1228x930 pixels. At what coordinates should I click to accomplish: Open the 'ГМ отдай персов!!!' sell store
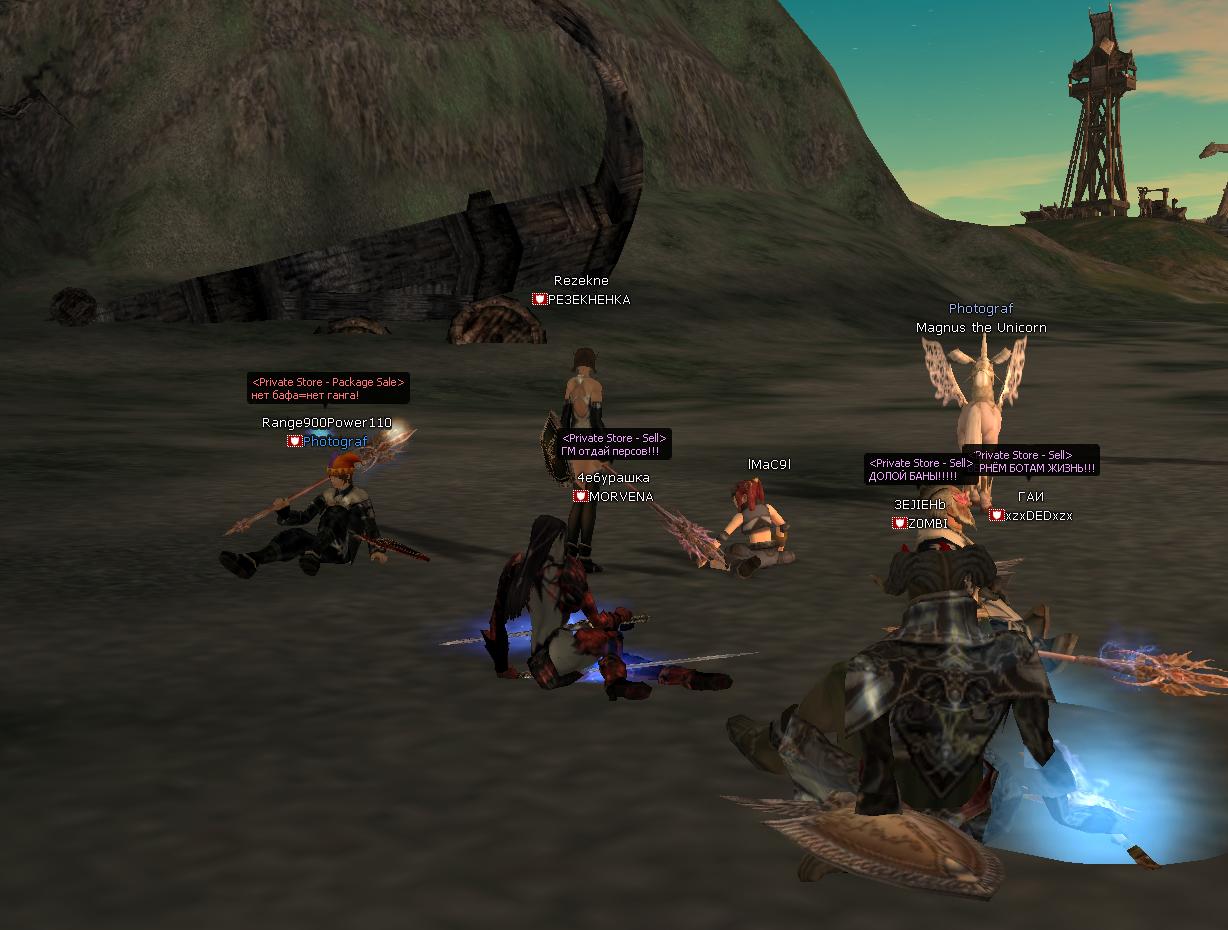[613, 445]
